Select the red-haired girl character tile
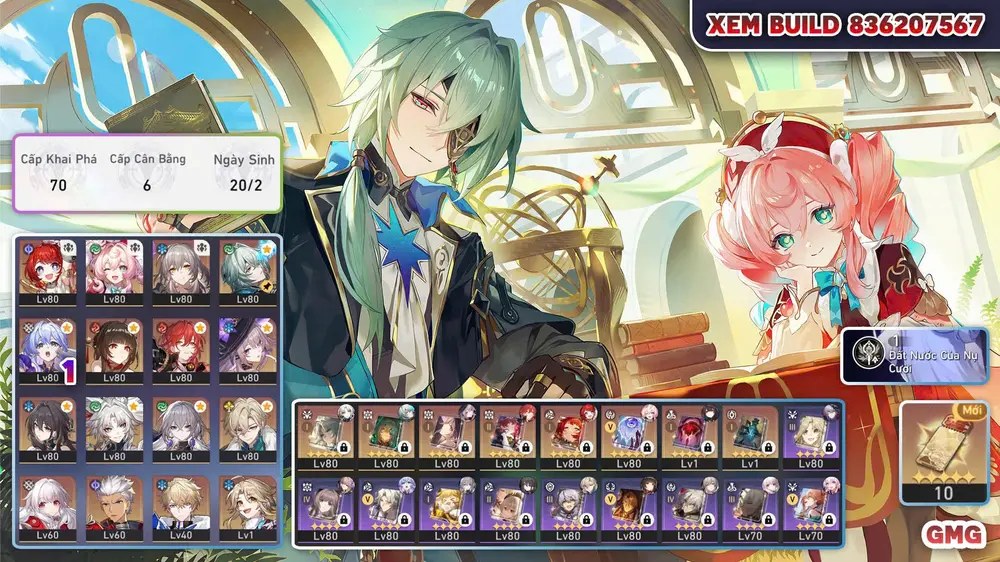Screen dimensions: 1000x562 click(x=48, y=271)
